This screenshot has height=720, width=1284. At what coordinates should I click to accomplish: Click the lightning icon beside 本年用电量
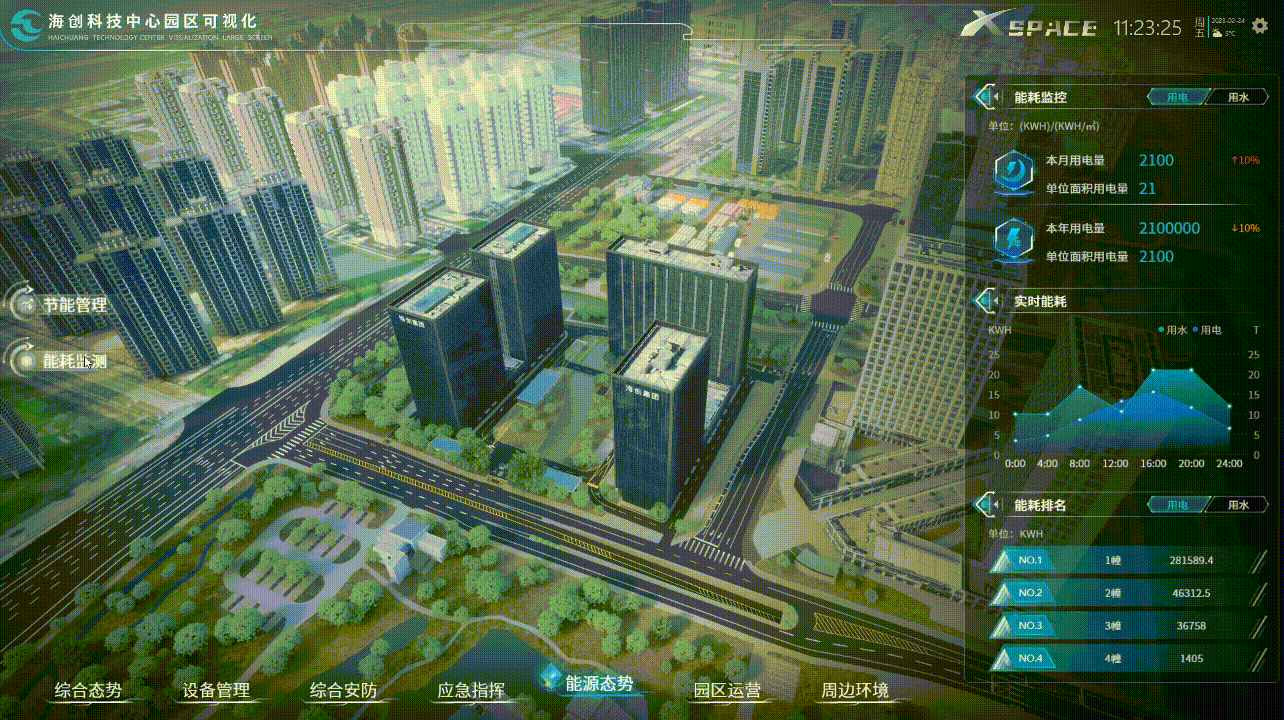click(x=1012, y=240)
